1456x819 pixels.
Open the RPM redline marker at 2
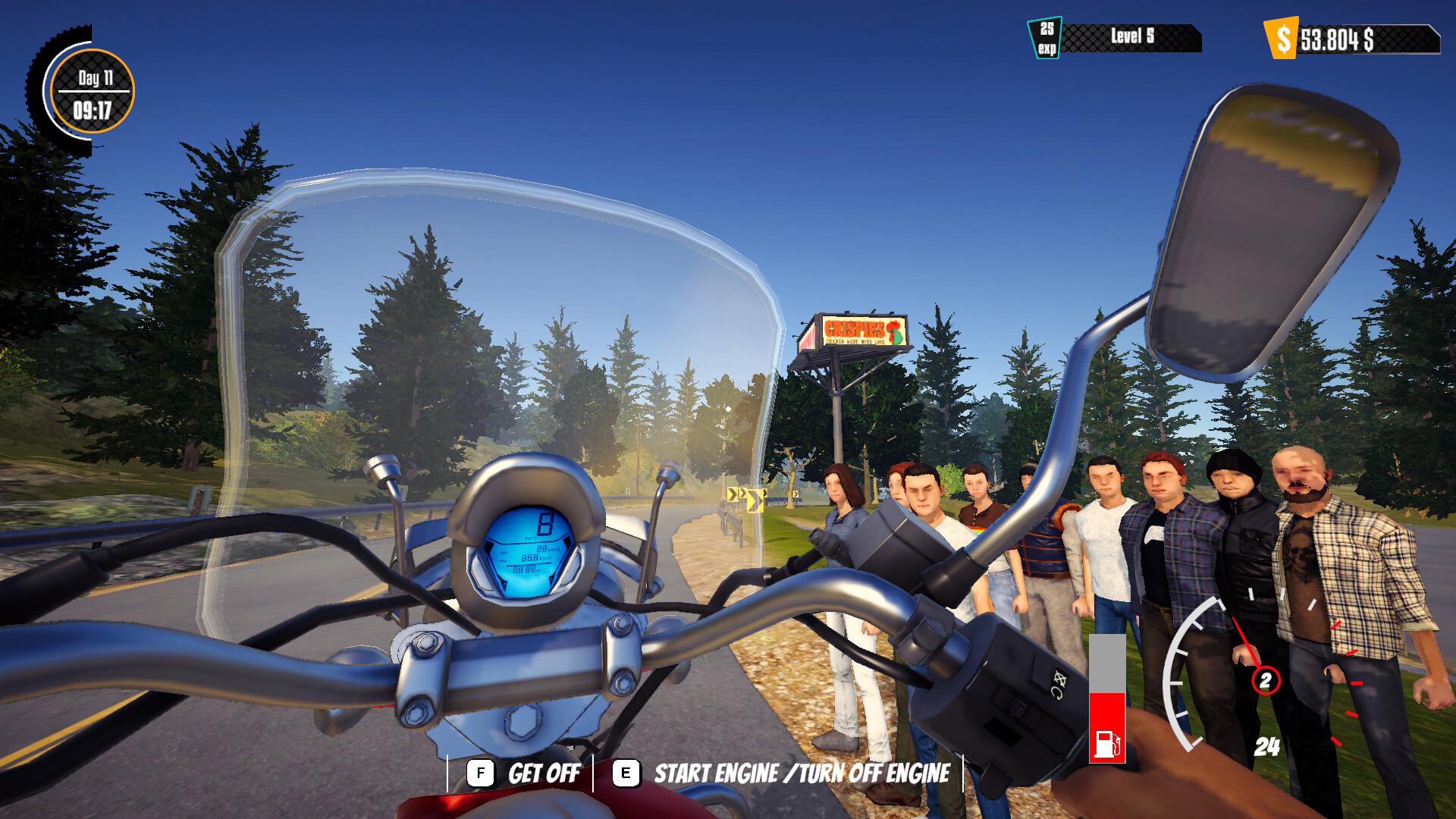(1266, 680)
